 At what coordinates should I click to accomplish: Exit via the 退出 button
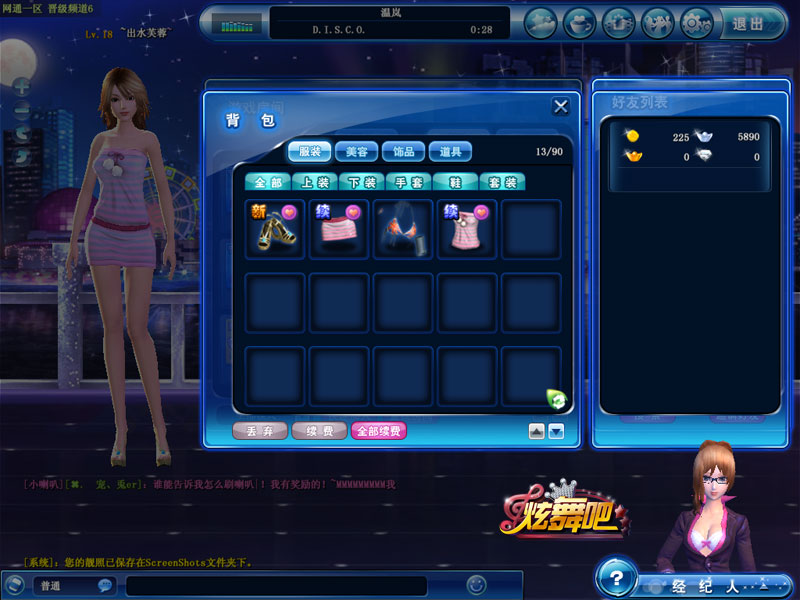(749, 23)
